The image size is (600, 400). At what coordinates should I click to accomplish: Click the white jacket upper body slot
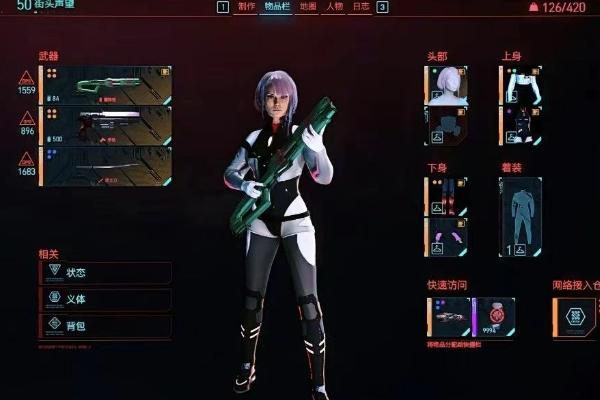point(521,85)
